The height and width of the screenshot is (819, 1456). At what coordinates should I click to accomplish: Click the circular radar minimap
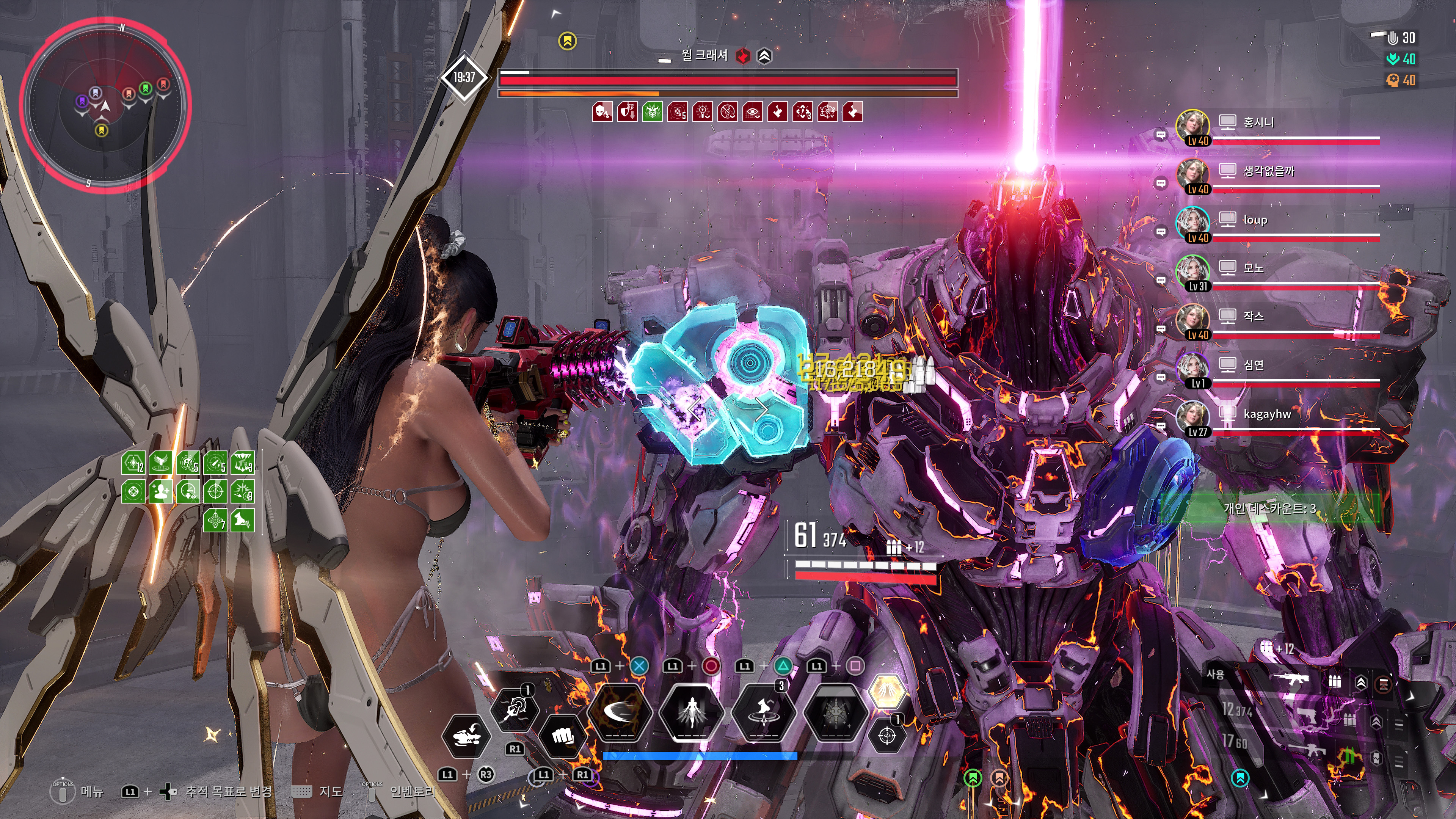[105, 105]
